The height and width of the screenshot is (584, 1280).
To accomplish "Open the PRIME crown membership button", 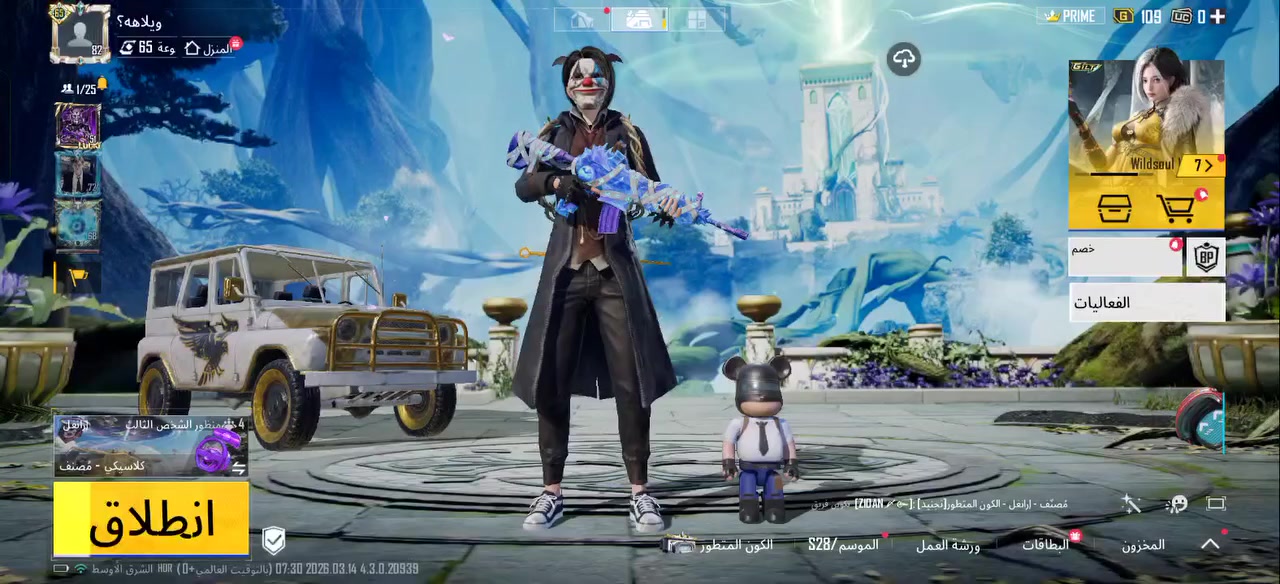I will click(x=1069, y=16).
